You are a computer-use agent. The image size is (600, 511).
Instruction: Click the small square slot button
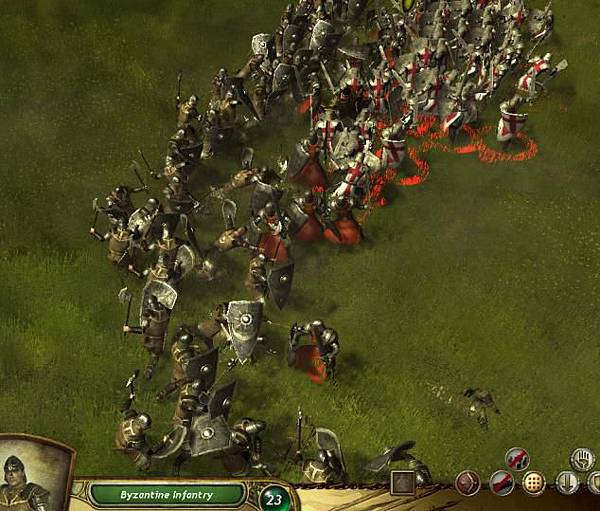(x=403, y=484)
